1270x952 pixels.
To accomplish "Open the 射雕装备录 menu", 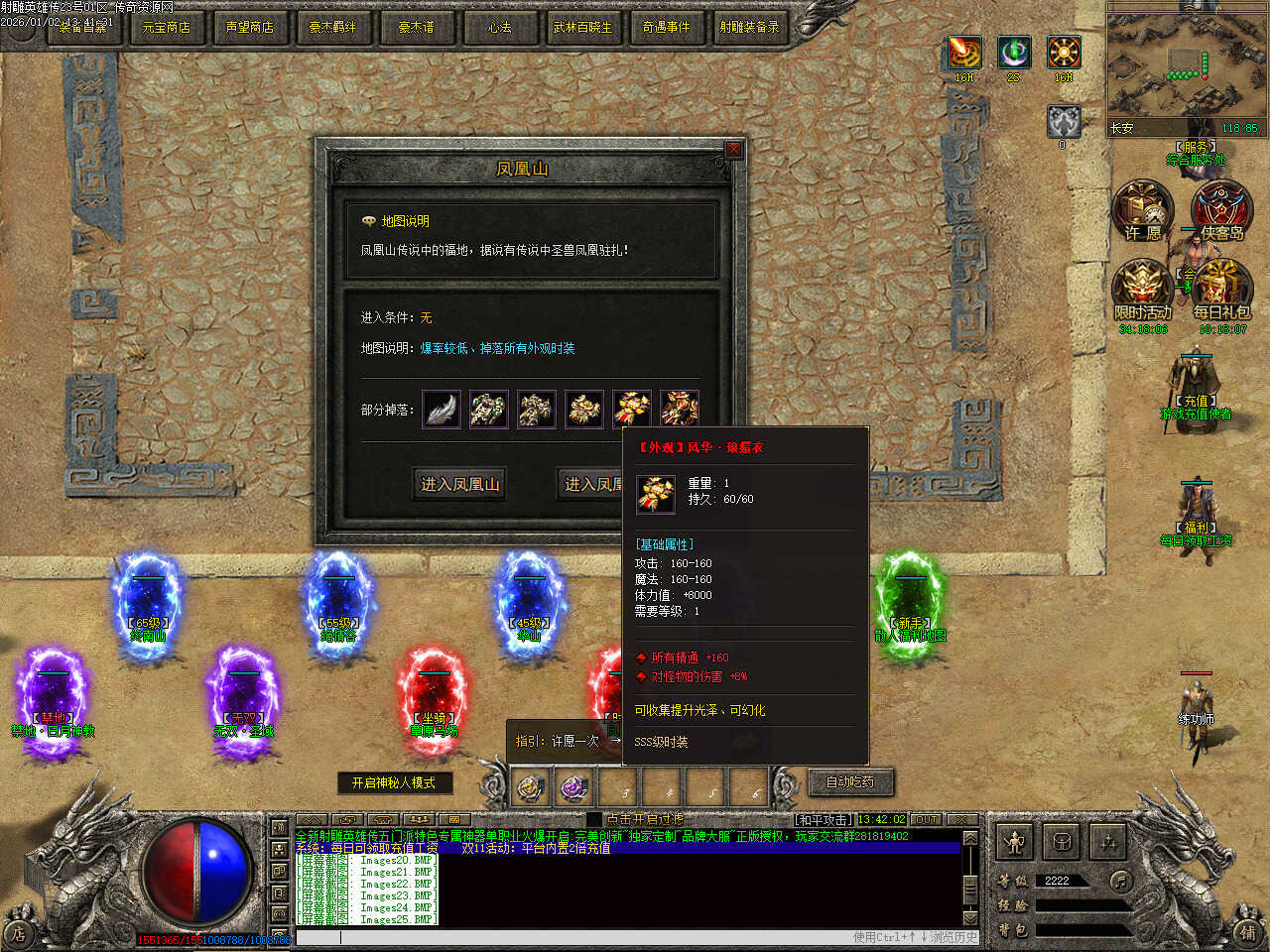I will click(749, 27).
